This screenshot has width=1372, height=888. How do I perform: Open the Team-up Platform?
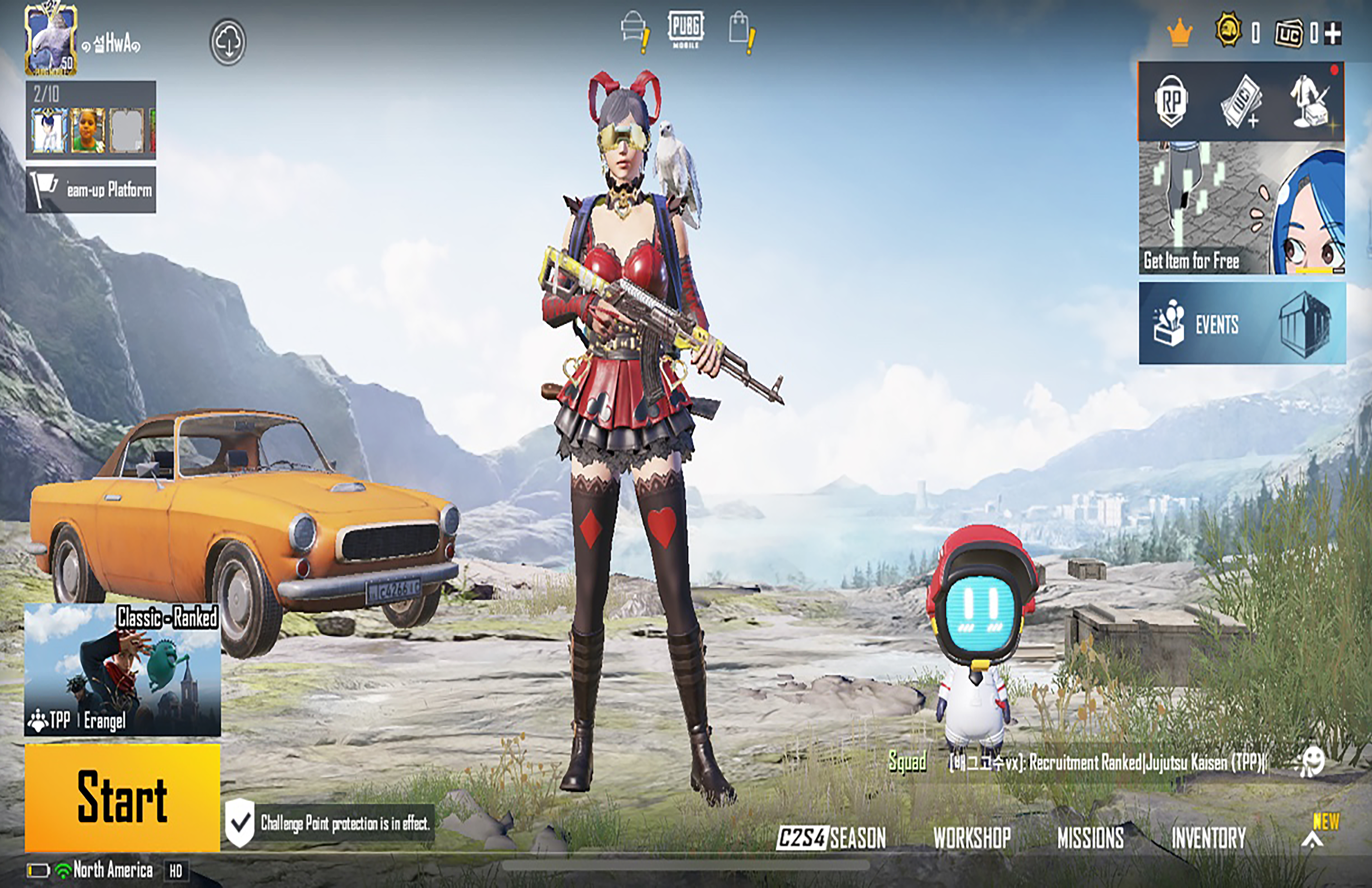pos(91,190)
